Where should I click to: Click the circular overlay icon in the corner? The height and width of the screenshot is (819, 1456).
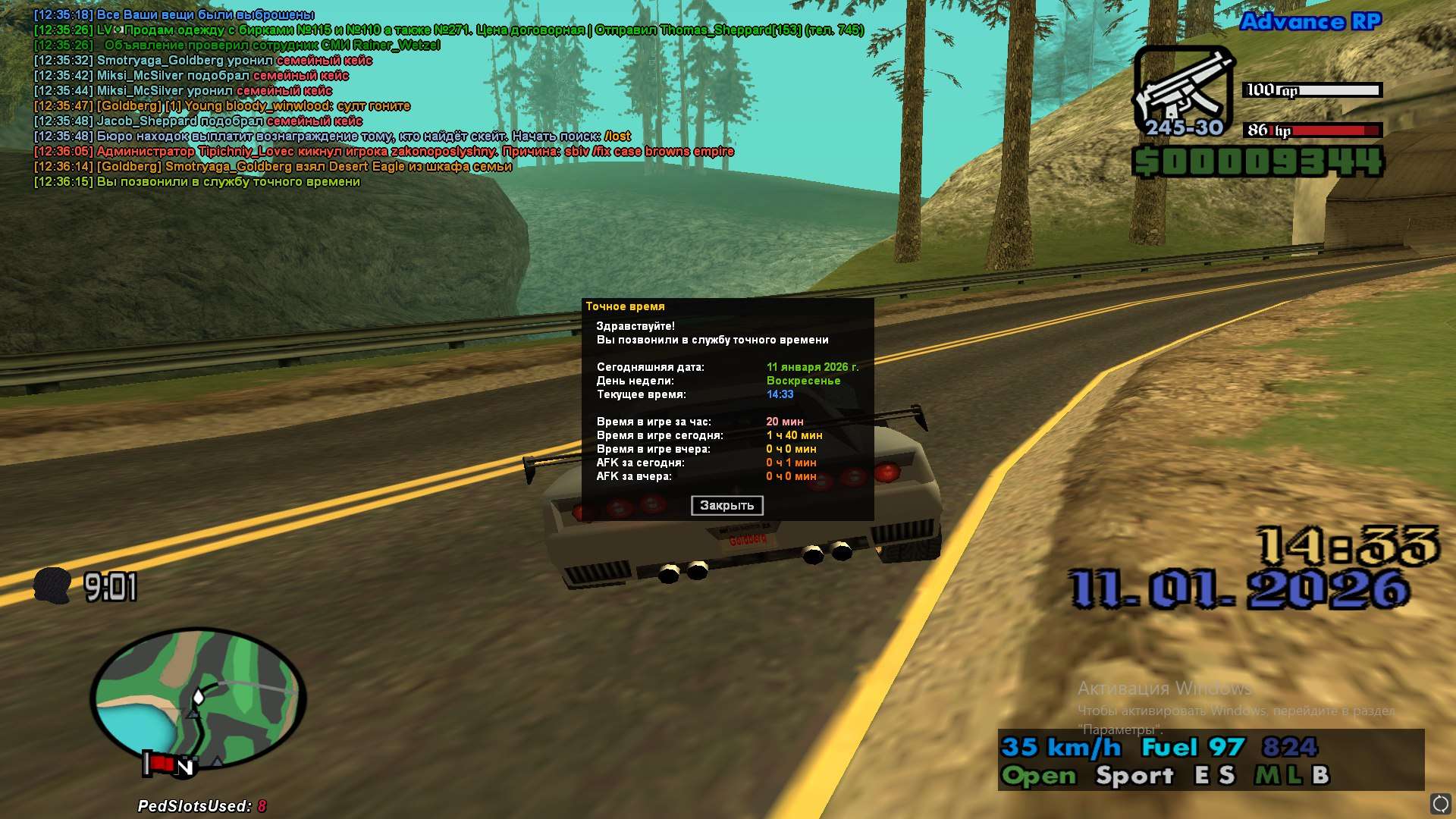pyautogui.click(x=1440, y=803)
